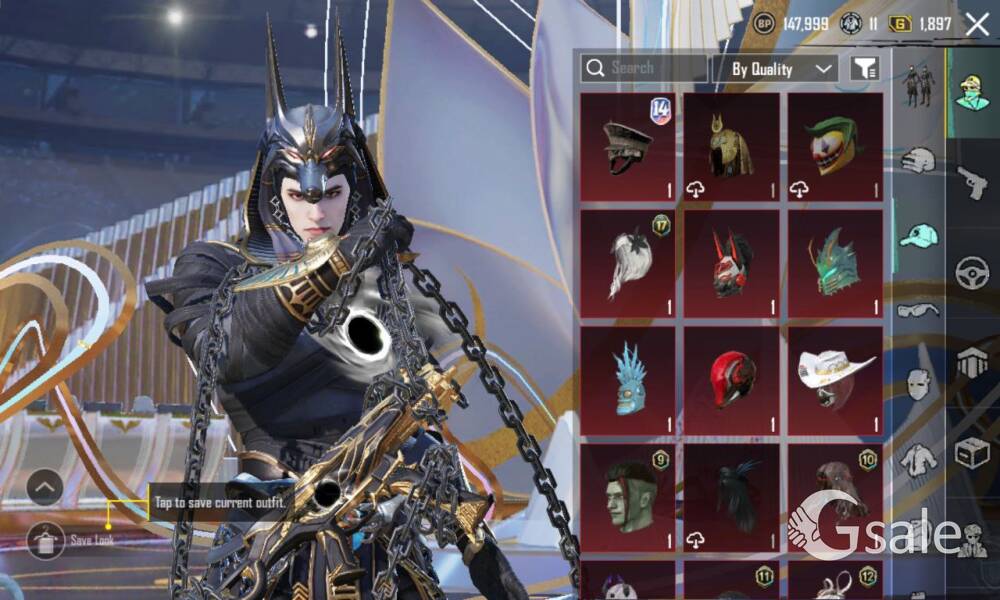The width and height of the screenshot is (1000, 600).
Task: Select the green zombie head item
Action: [x=628, y=497]
